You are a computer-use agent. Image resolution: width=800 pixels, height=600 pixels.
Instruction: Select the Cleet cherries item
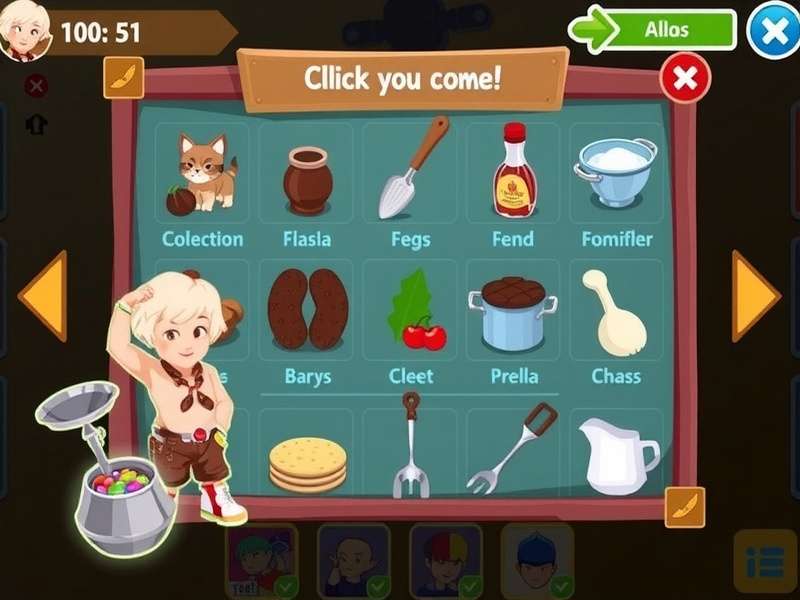click(412, 314)
